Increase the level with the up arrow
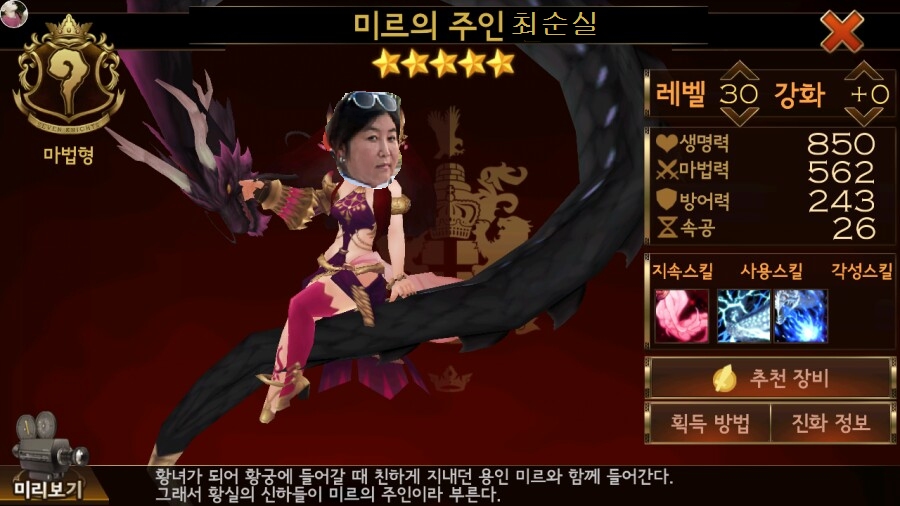 point(739,74)
